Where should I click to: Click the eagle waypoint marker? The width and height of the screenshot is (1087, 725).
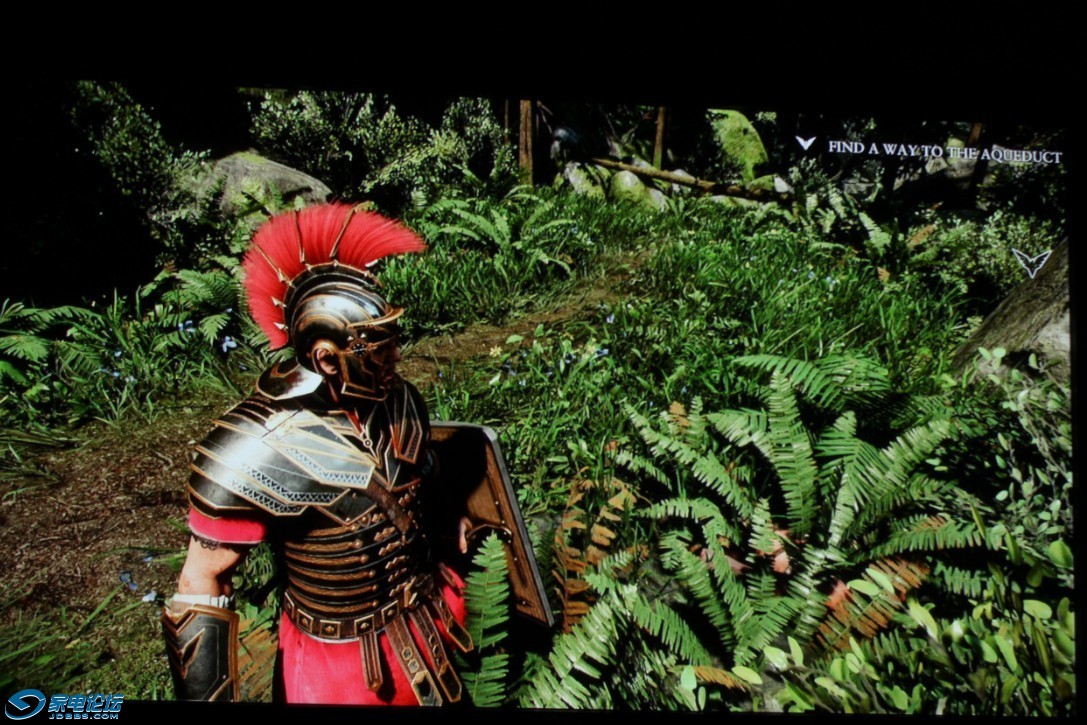click(1030, 262)
